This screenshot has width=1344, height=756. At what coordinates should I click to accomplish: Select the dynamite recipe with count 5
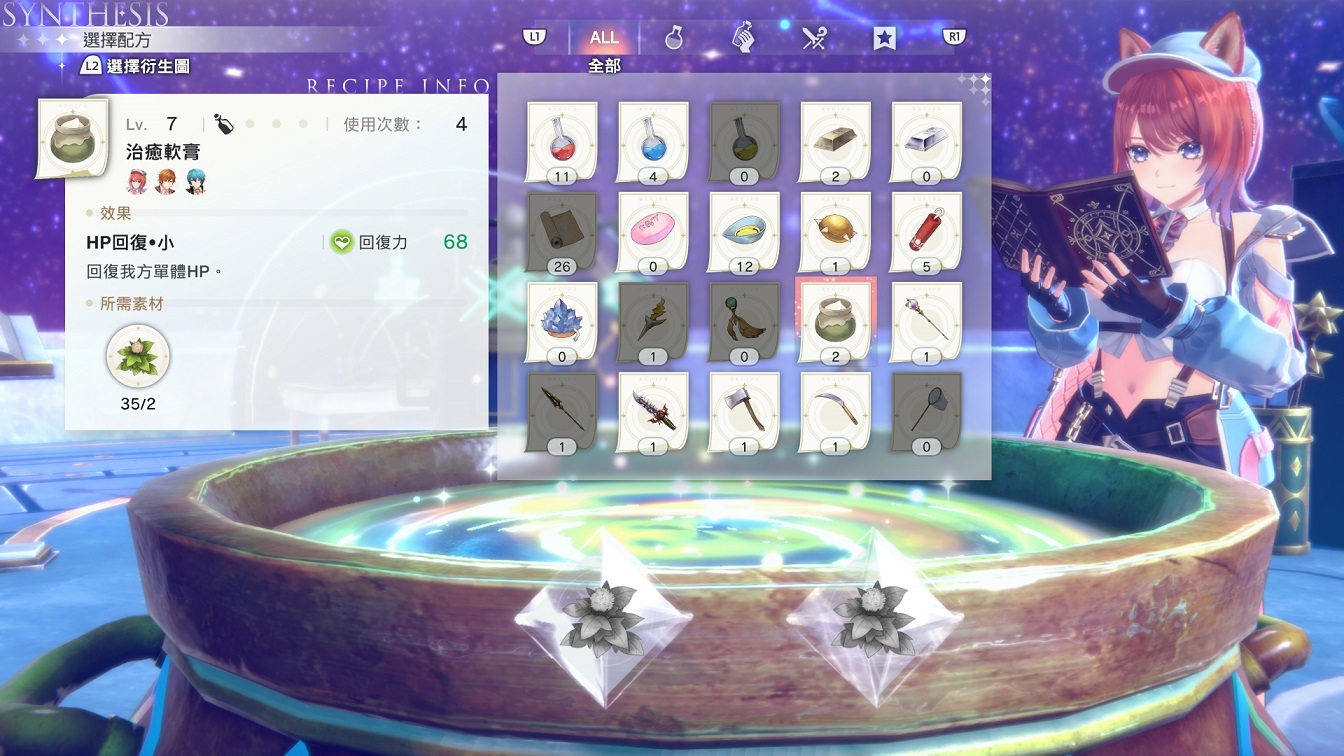924,230
